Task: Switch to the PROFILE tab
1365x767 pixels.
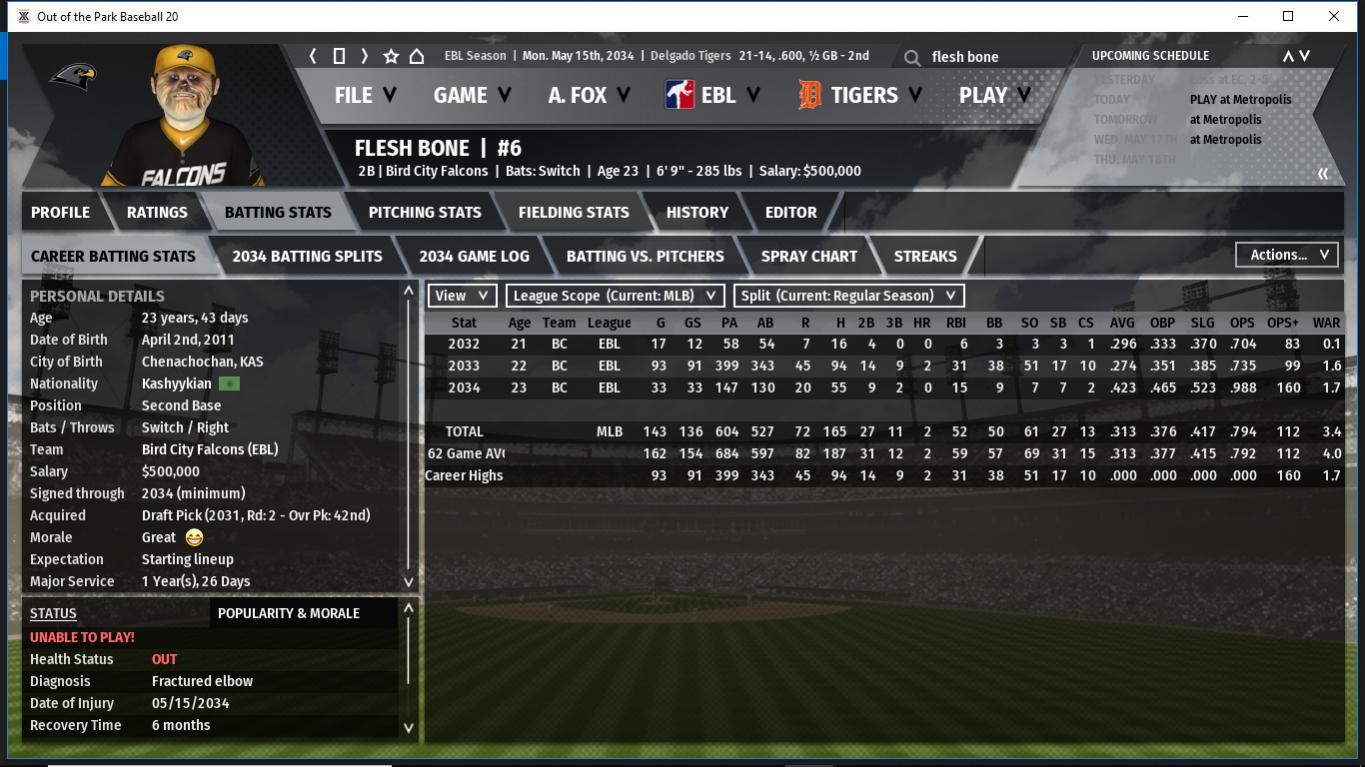Action: point(60,212)
